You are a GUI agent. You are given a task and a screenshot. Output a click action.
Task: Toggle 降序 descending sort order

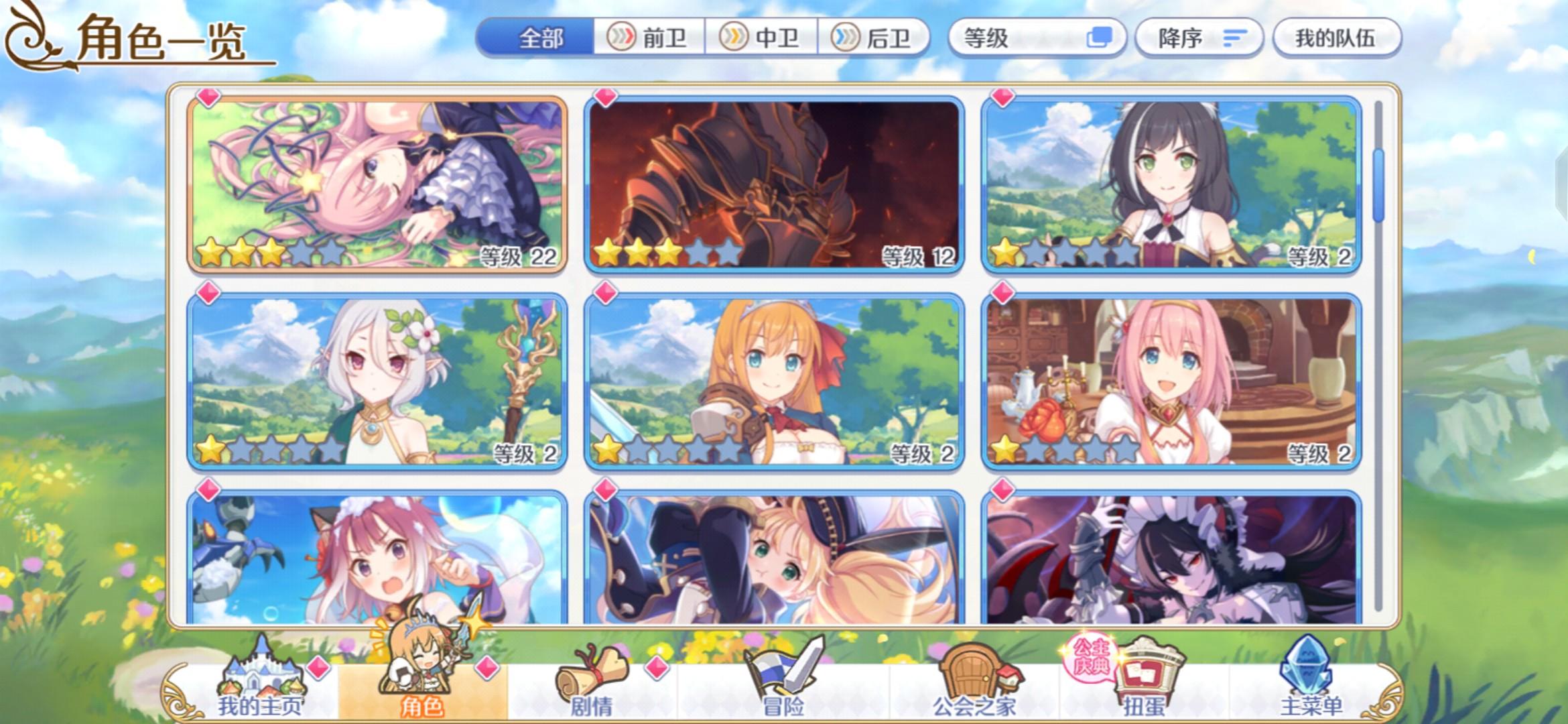[x=1201, y=38]
